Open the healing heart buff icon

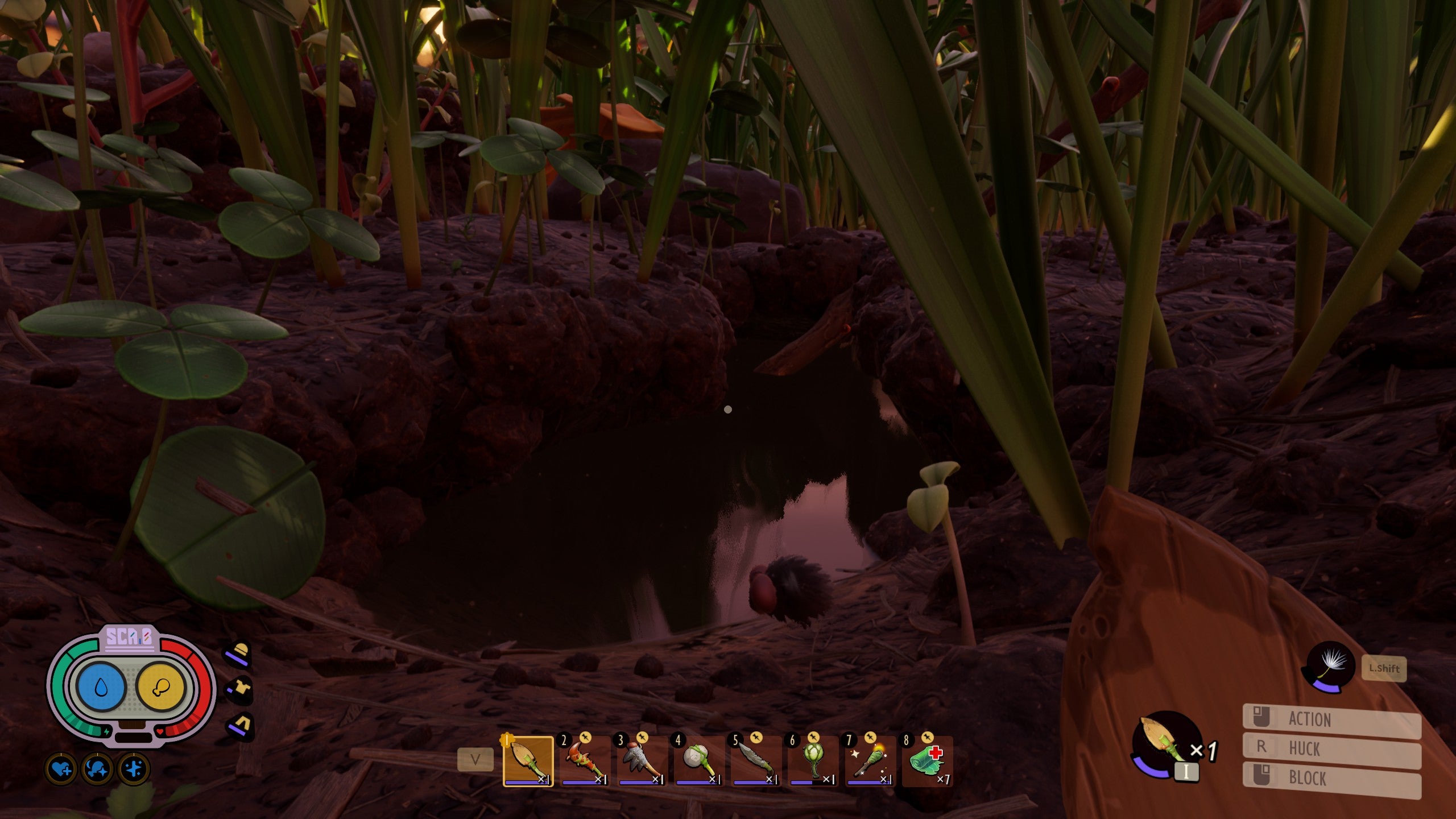pos(61,768)
